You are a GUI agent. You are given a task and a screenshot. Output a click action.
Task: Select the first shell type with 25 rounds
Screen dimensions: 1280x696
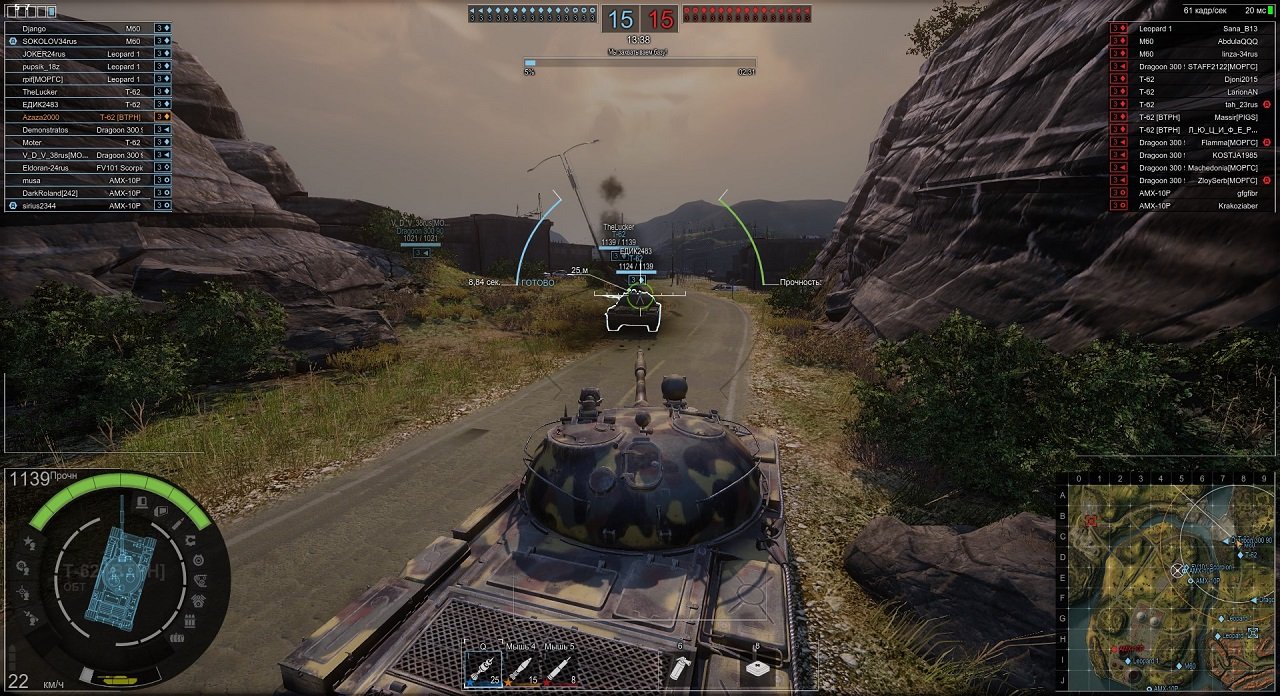[482, 667]
